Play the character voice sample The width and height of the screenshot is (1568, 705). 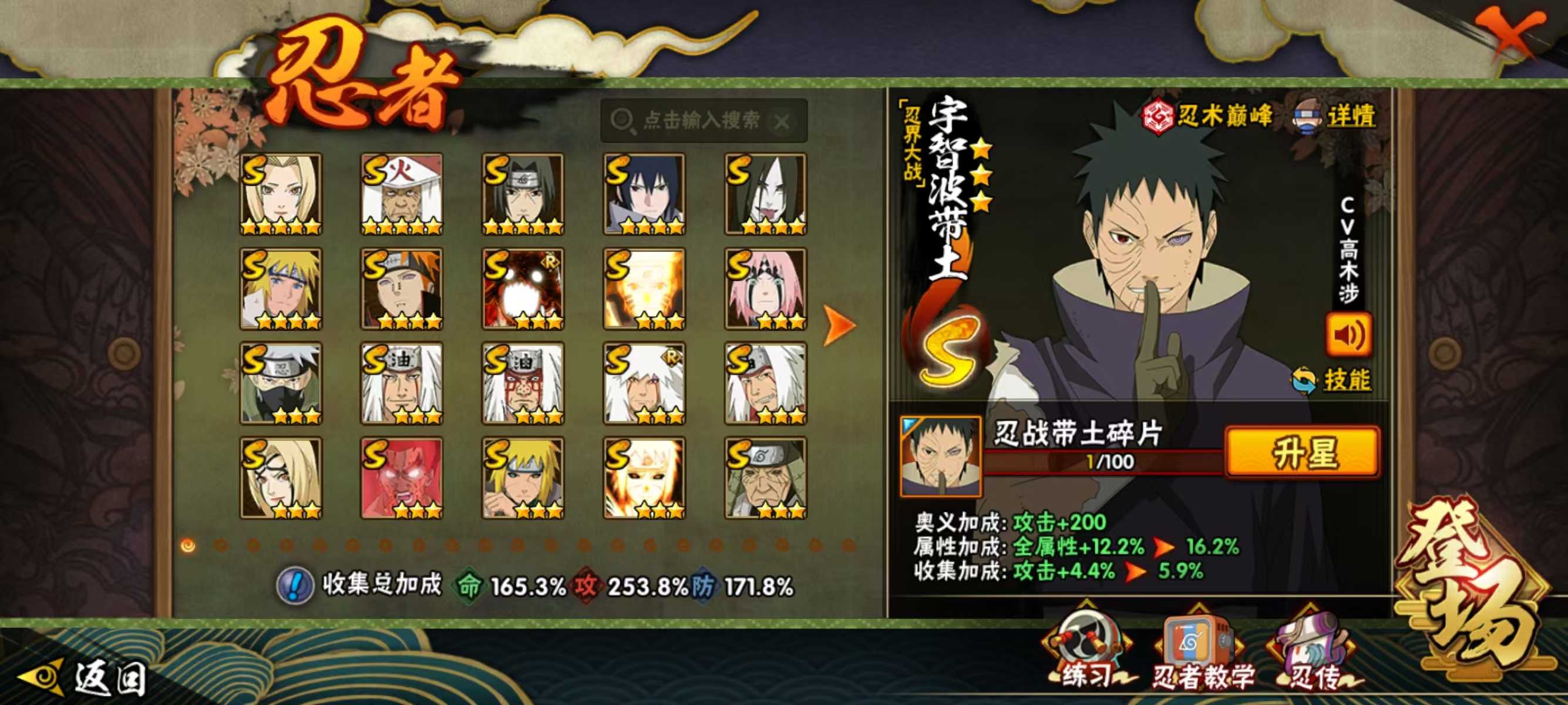[x=1348, y=335]
